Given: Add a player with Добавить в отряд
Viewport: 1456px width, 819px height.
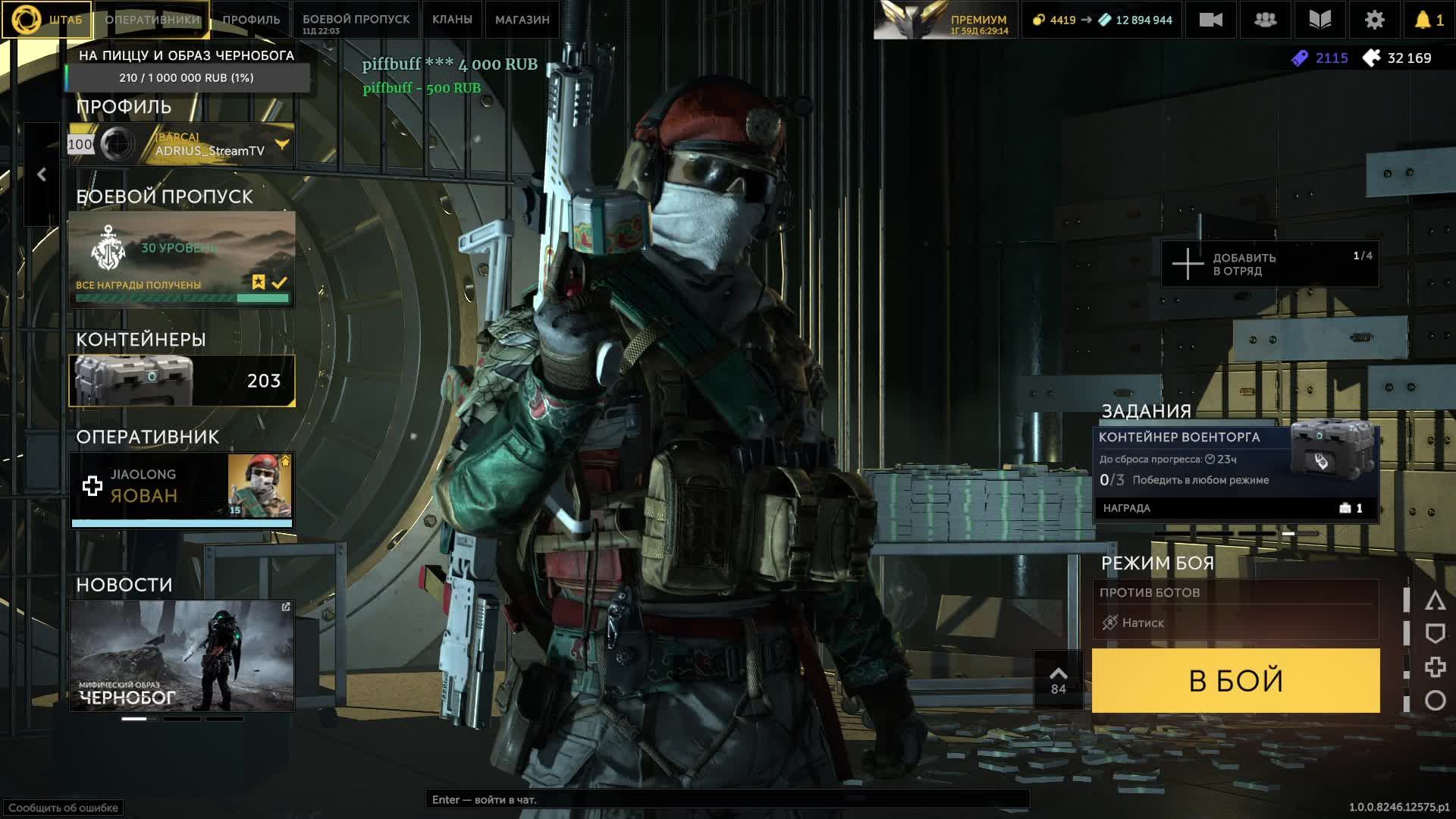Looking at the screenshot, I should coord(1269,264).
